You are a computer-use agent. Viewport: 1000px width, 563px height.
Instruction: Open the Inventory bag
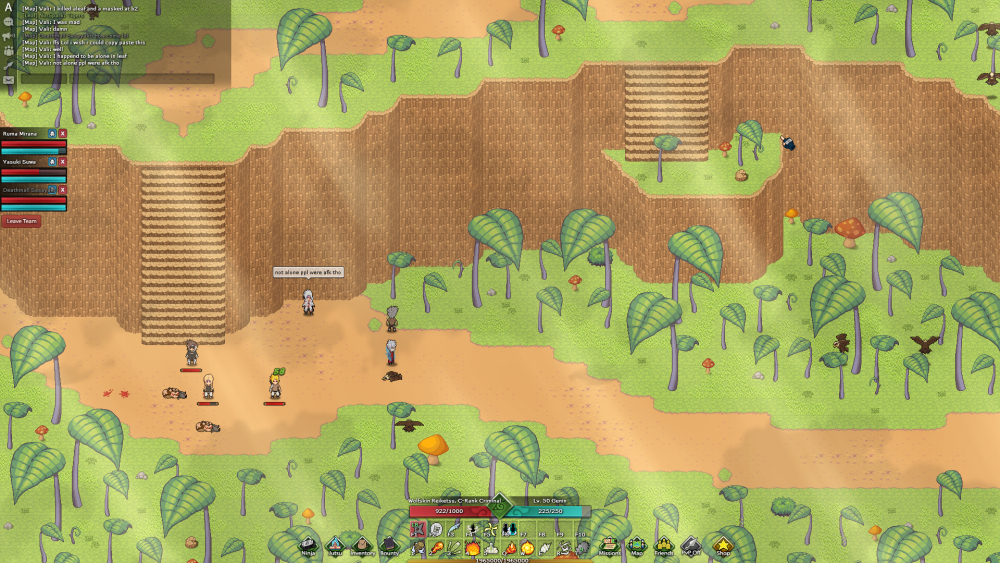(x=362, y=545)
